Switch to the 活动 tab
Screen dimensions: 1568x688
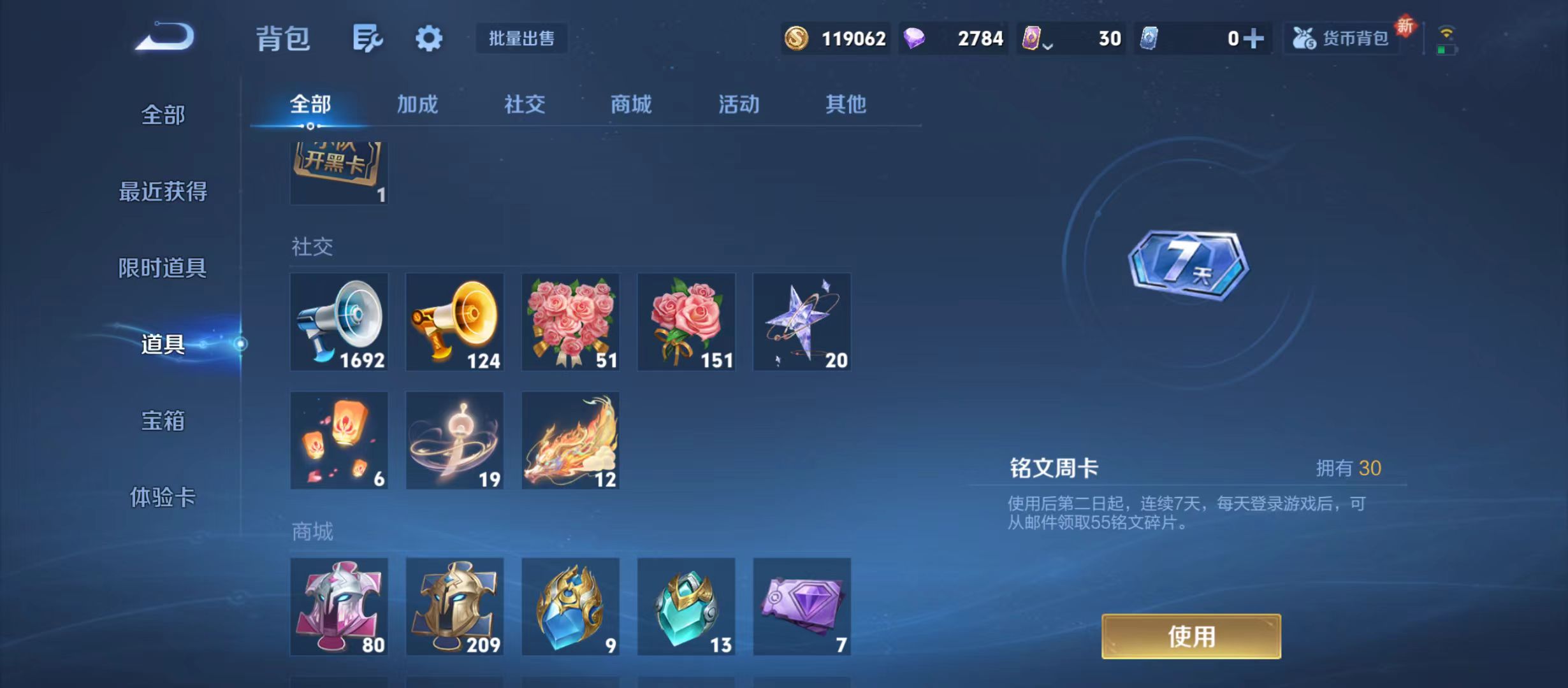pyautogui.click(x=737, y=104)
